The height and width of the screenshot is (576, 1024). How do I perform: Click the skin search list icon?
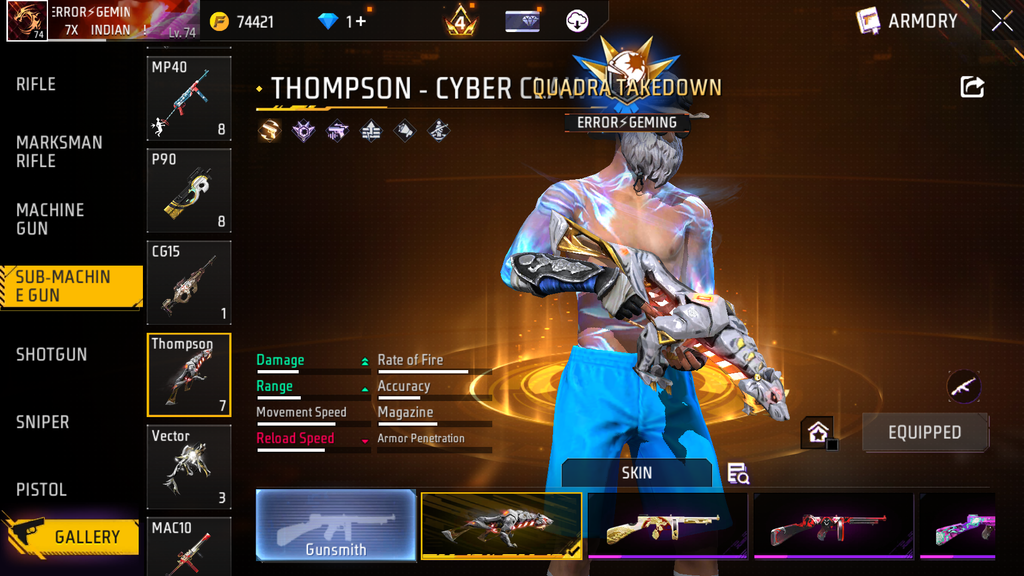pos(738,473)
